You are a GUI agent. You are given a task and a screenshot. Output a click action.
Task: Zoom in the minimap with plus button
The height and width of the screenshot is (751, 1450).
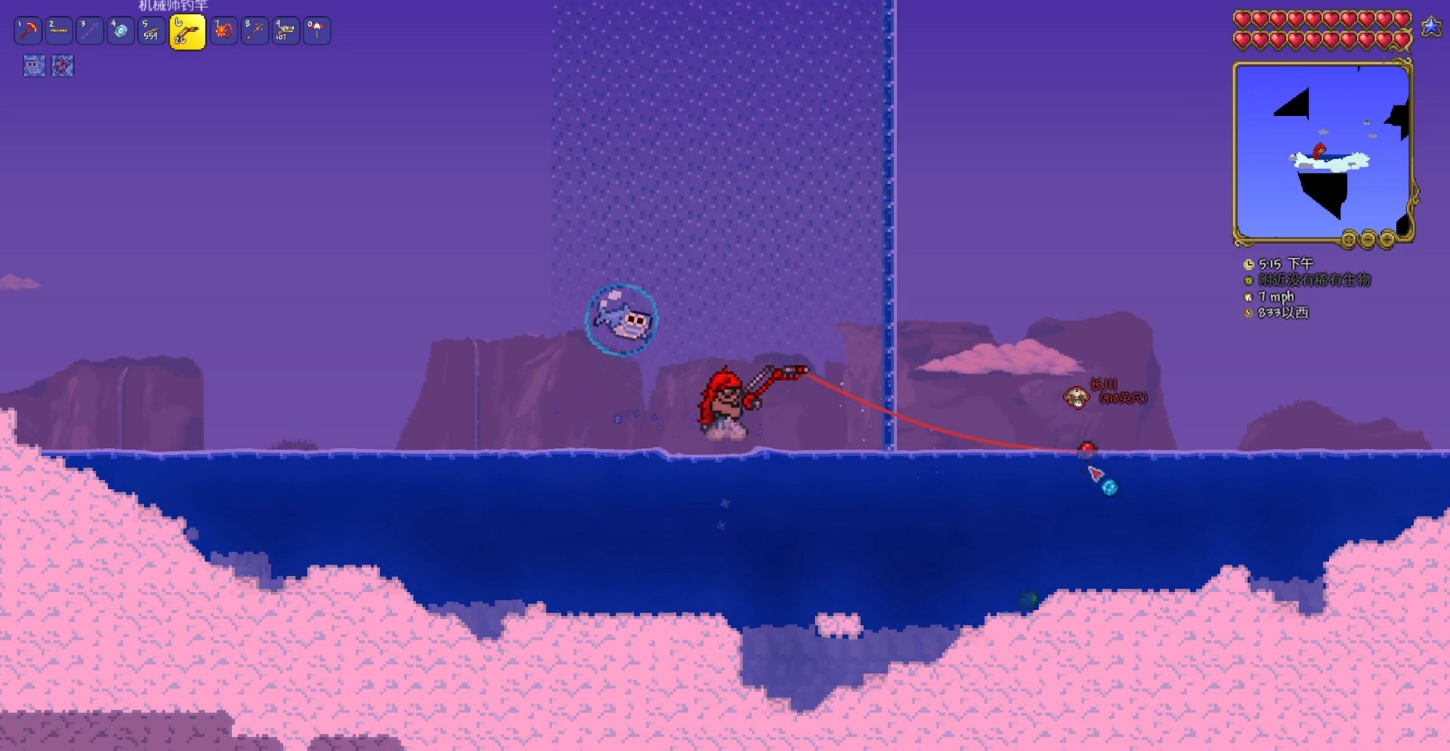1387,239
